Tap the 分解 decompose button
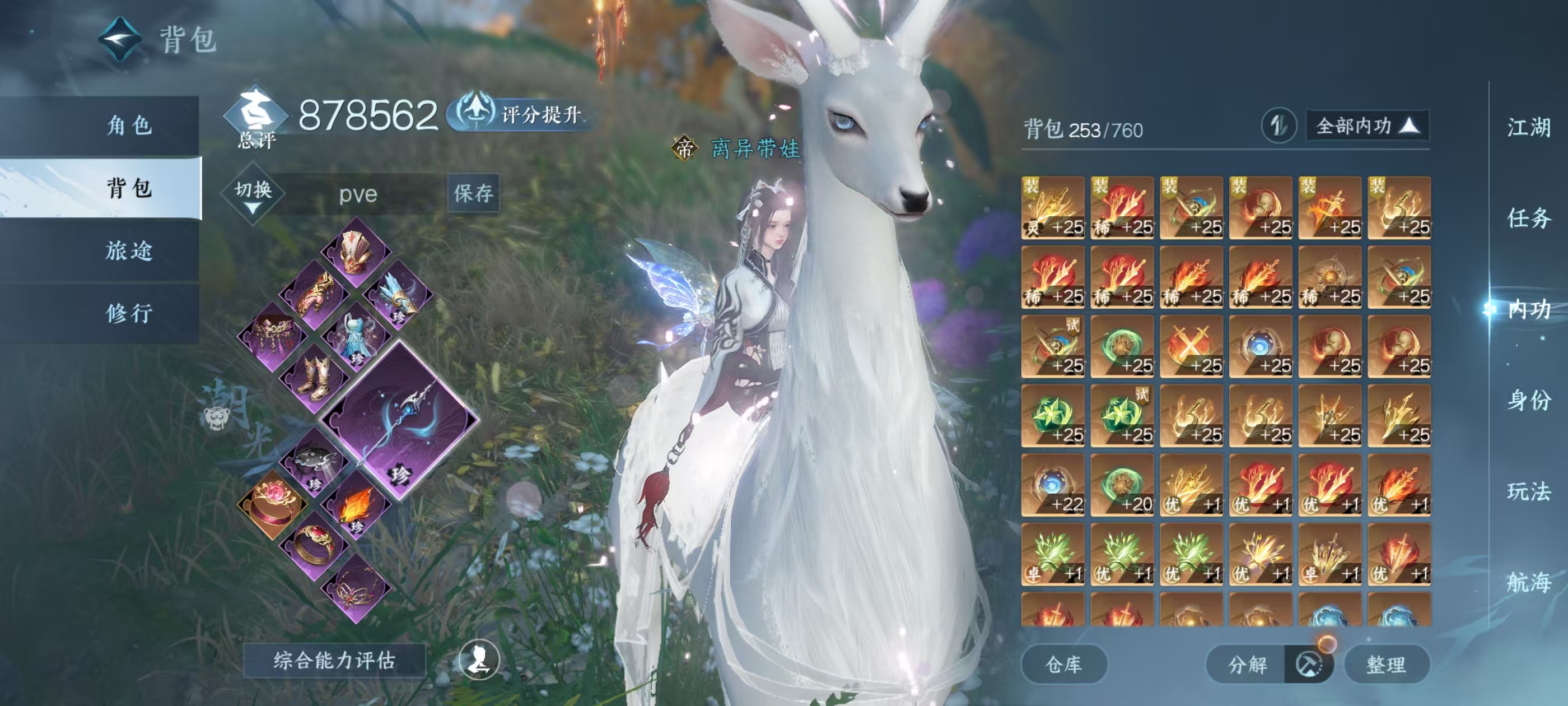 point(1247,664)
